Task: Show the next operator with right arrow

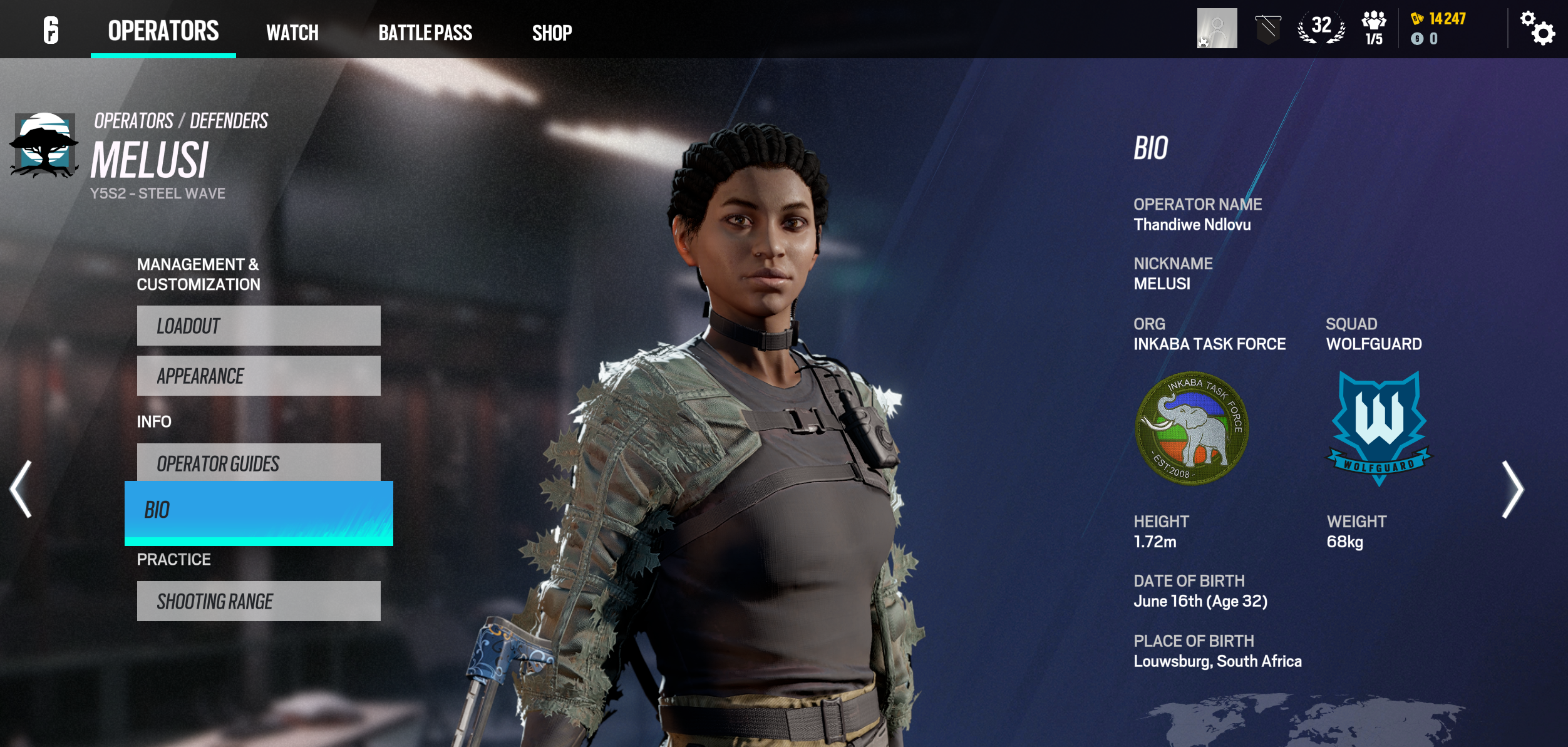Action: [1512, 489]
